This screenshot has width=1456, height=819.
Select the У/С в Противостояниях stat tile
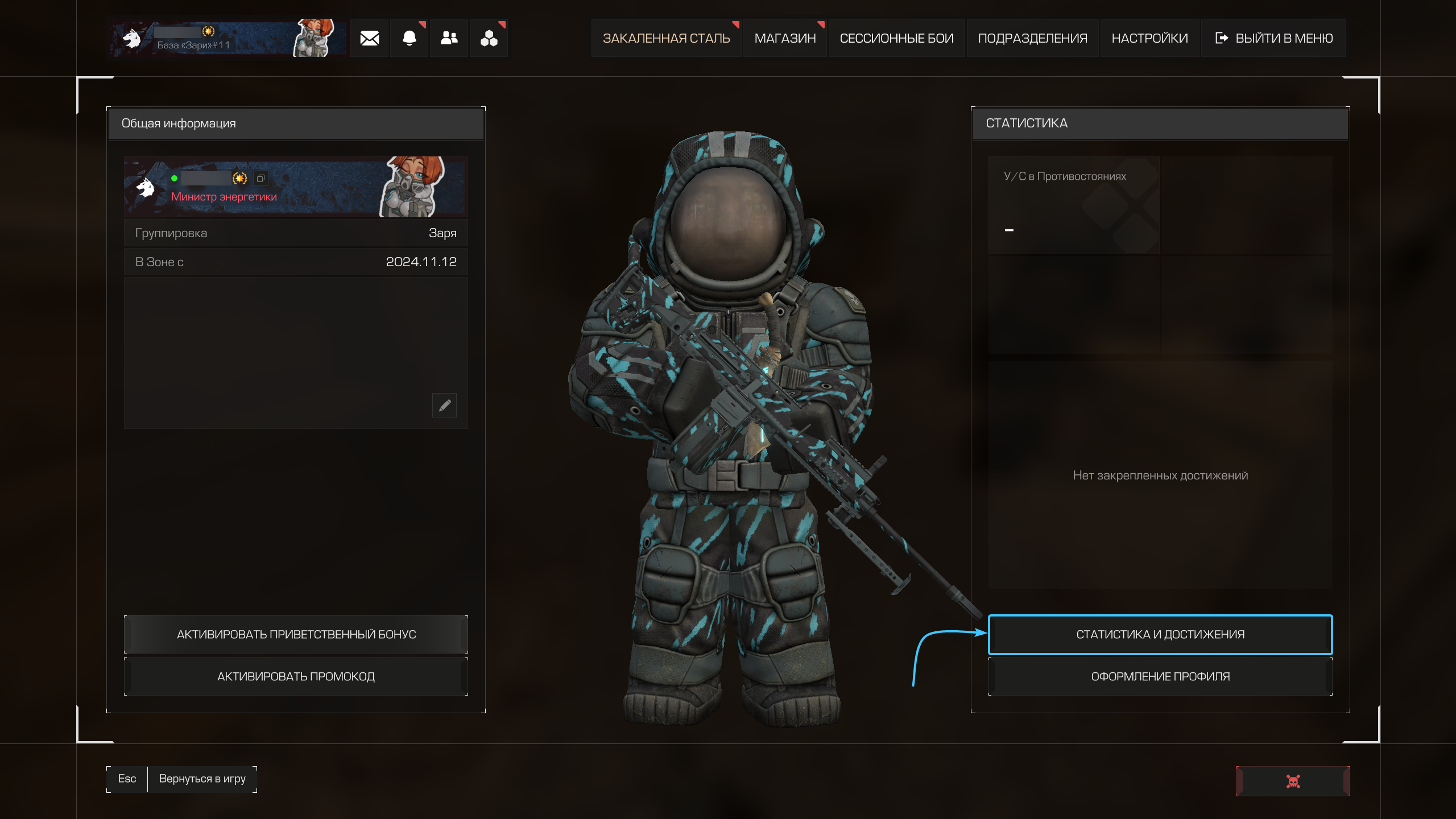click(x=1074, y=205)
